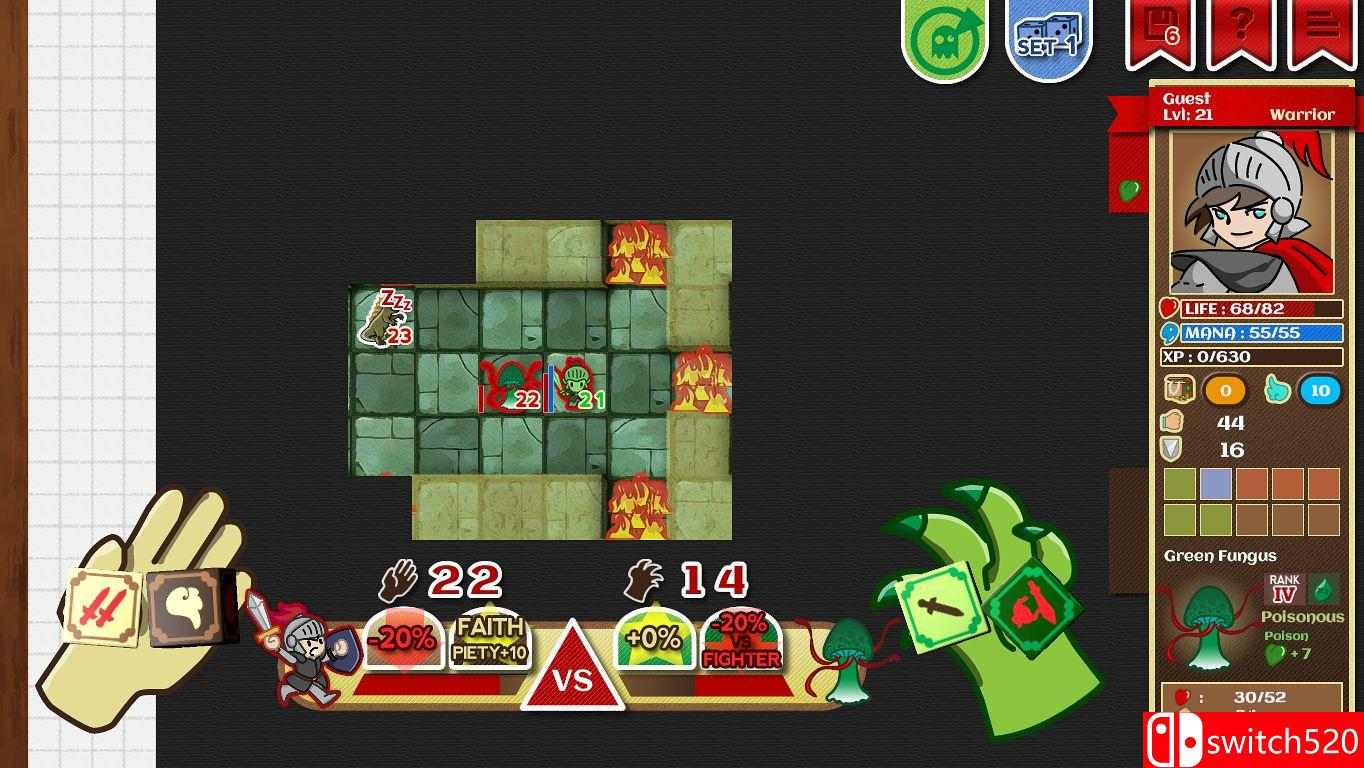Click the green ghost retreat icon
The height and width of the screenshot is (768, 1364).
tap(943, 33)
